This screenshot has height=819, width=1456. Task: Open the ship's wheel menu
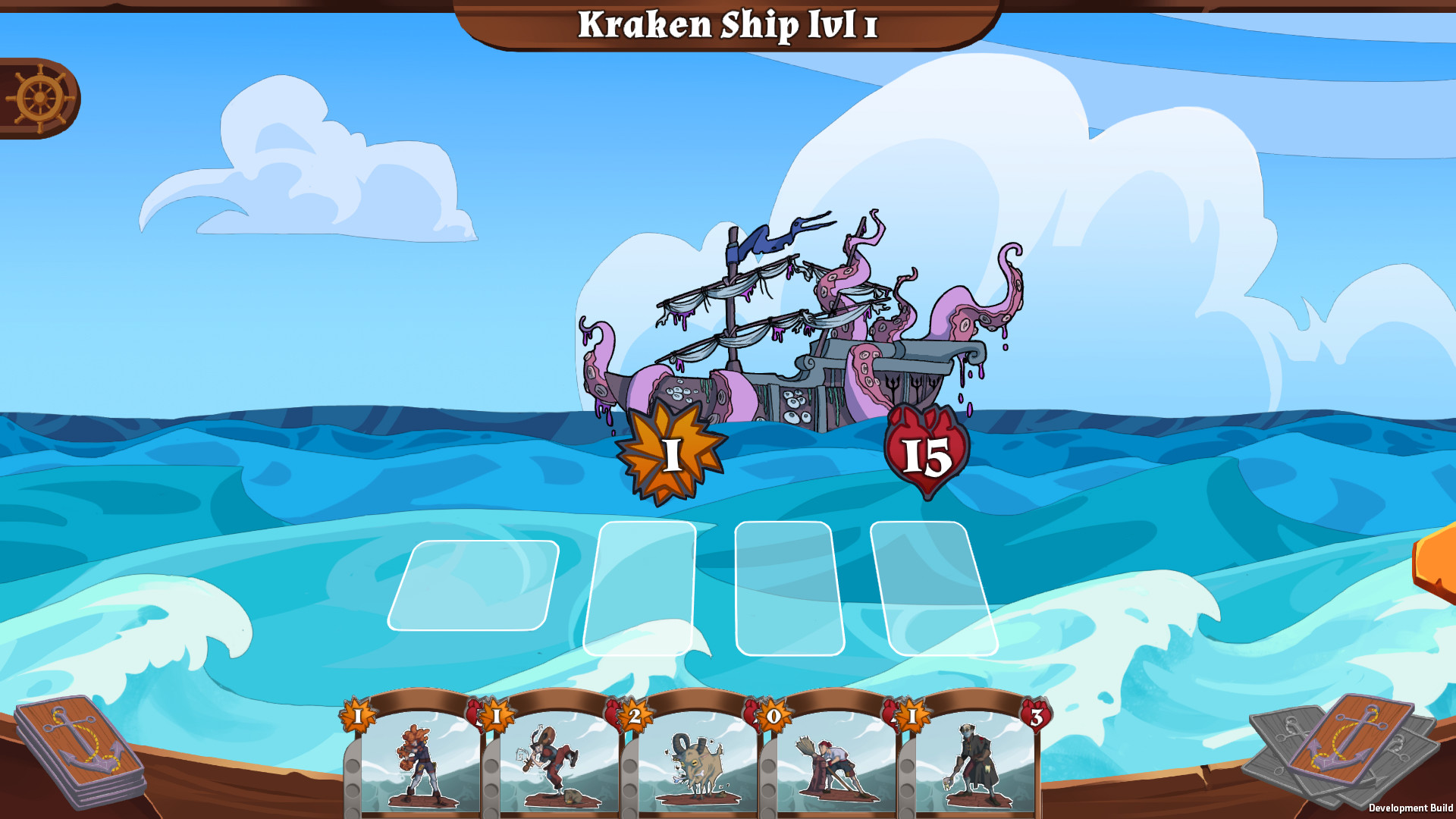[x=38, y=97]
